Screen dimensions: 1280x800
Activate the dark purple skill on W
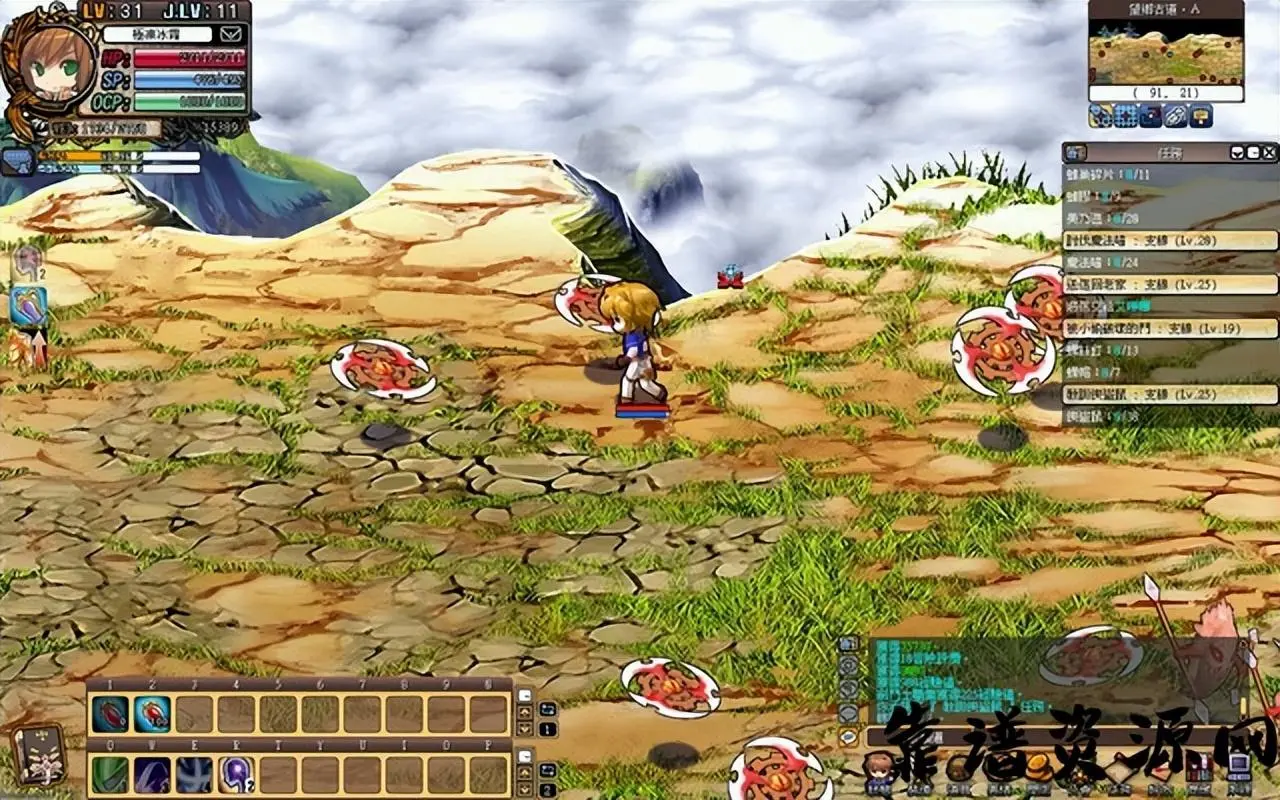[152, 775]
